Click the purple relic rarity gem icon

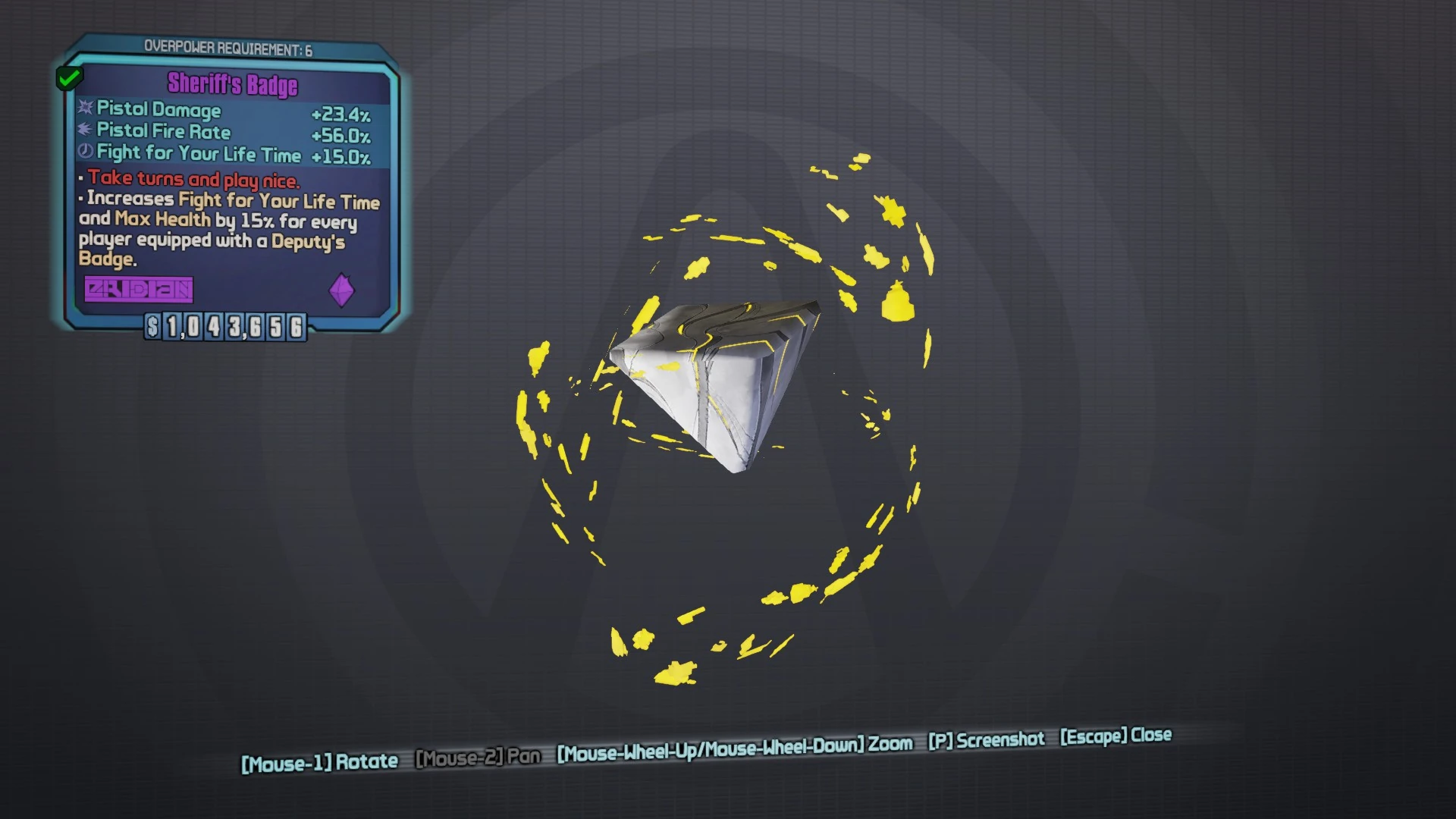[x=343, y=290]
